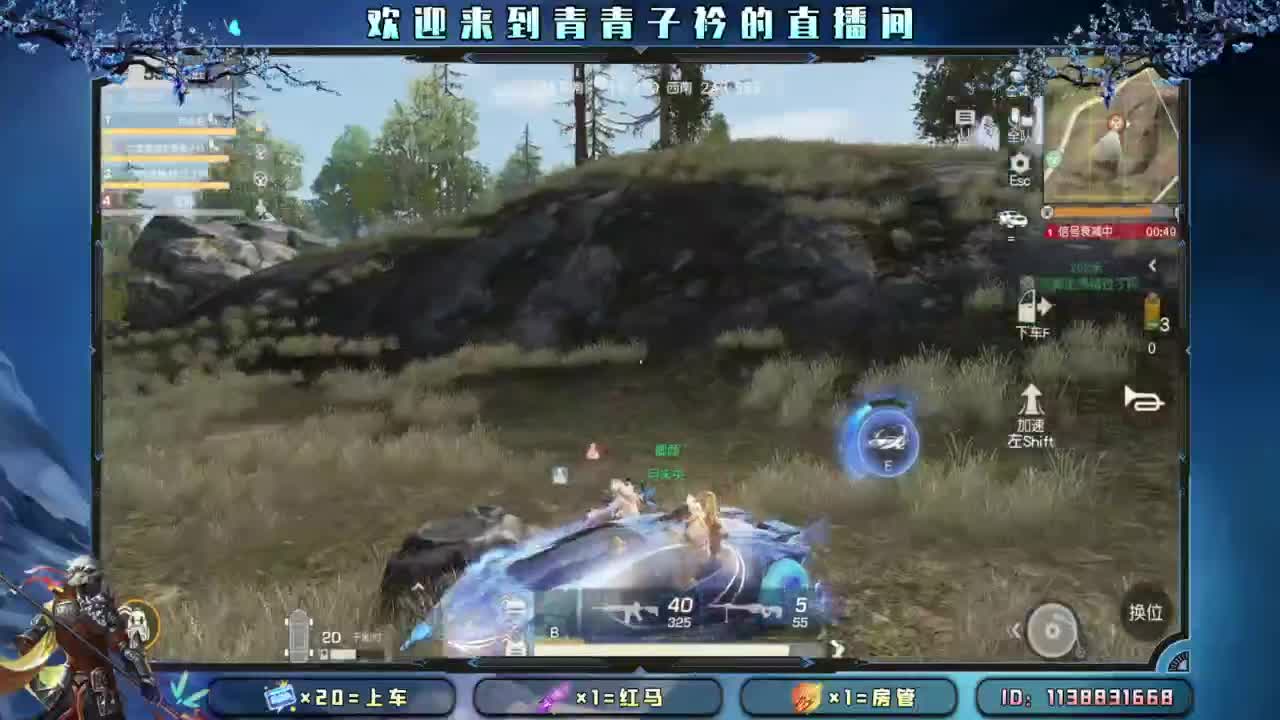This screenshot has width=1280, height=720.
Task: Tap the quick chat message icon
Action: pyautogui.click(x=964, y=117)
